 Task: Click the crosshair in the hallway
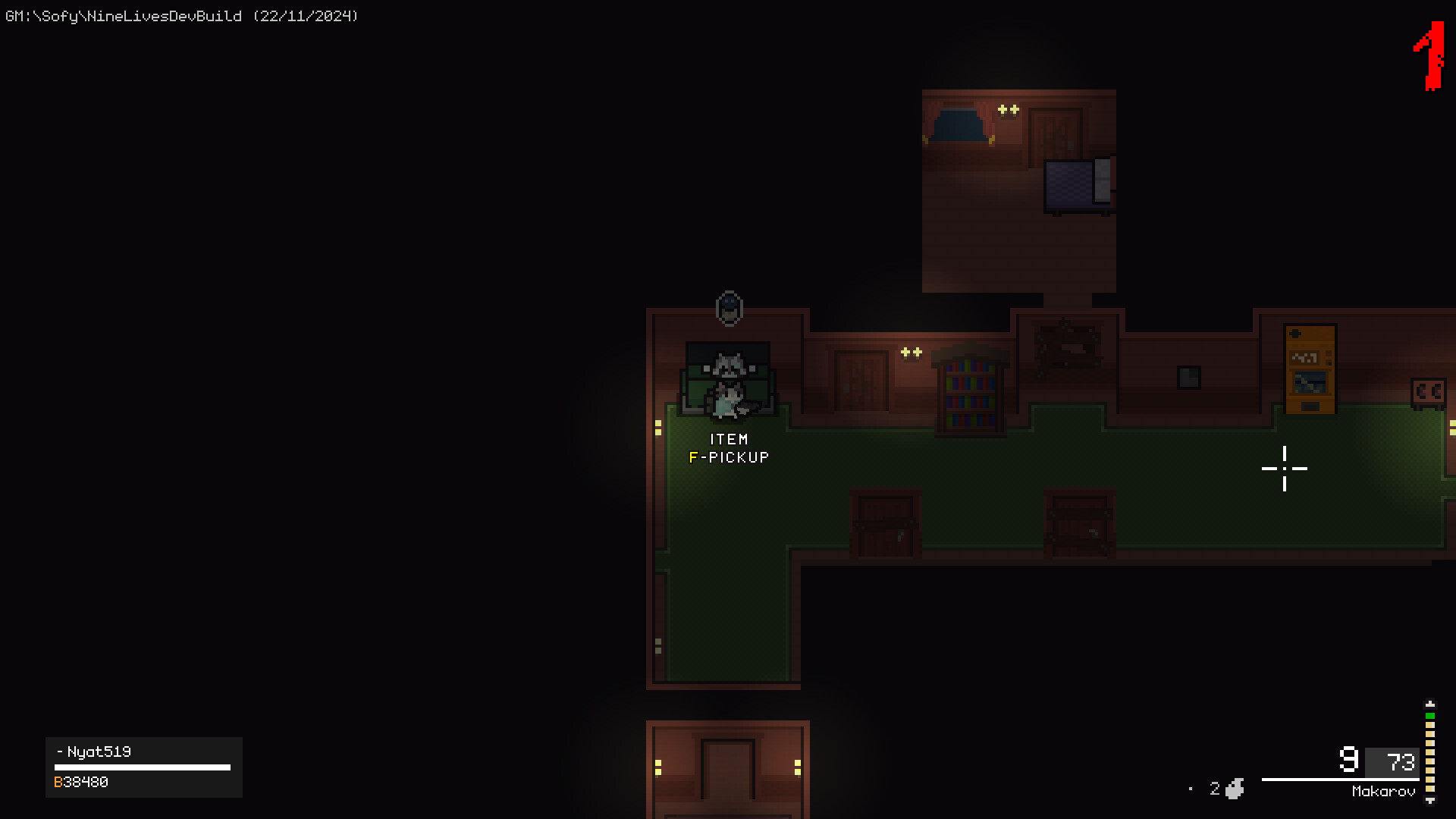coord(1285,469)
